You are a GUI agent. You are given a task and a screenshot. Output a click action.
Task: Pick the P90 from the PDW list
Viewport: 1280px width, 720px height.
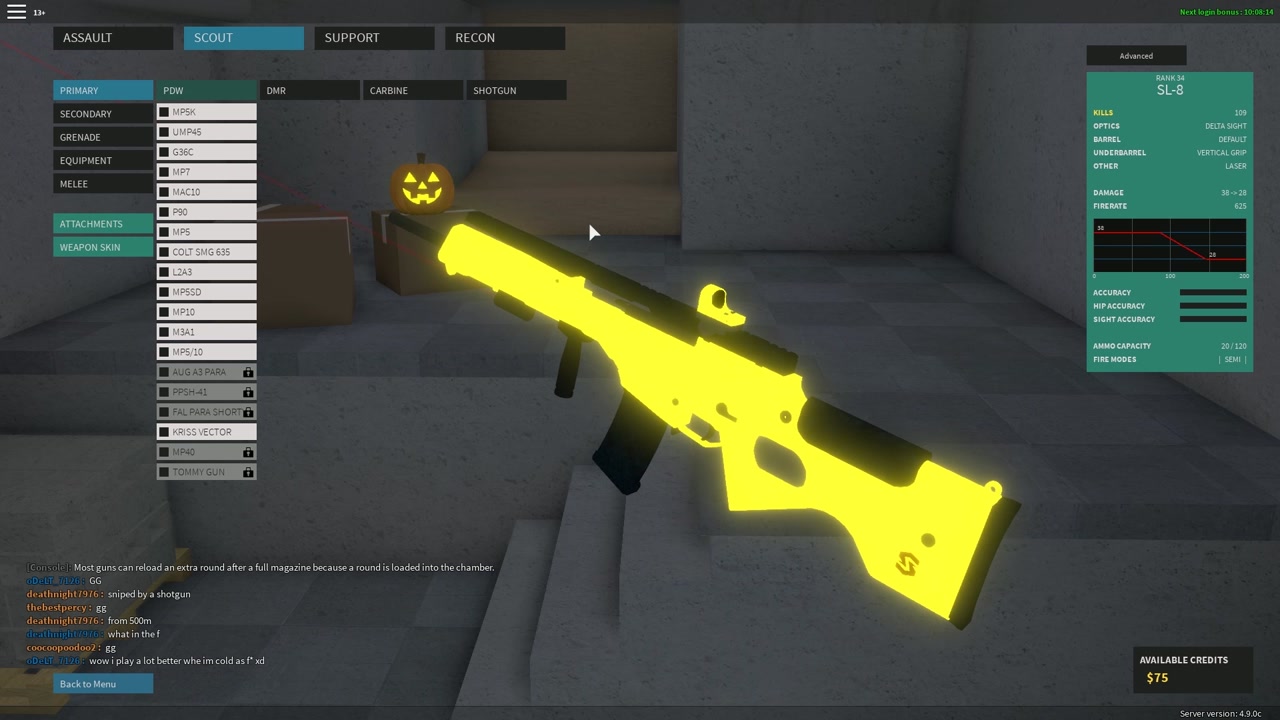206,212
